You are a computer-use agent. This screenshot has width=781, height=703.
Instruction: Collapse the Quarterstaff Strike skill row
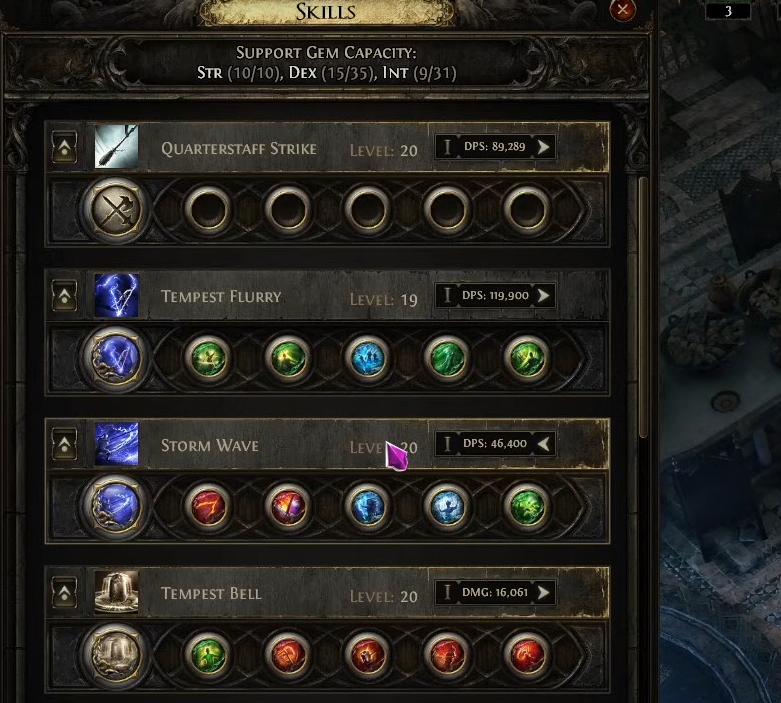(x=64, y=148)
